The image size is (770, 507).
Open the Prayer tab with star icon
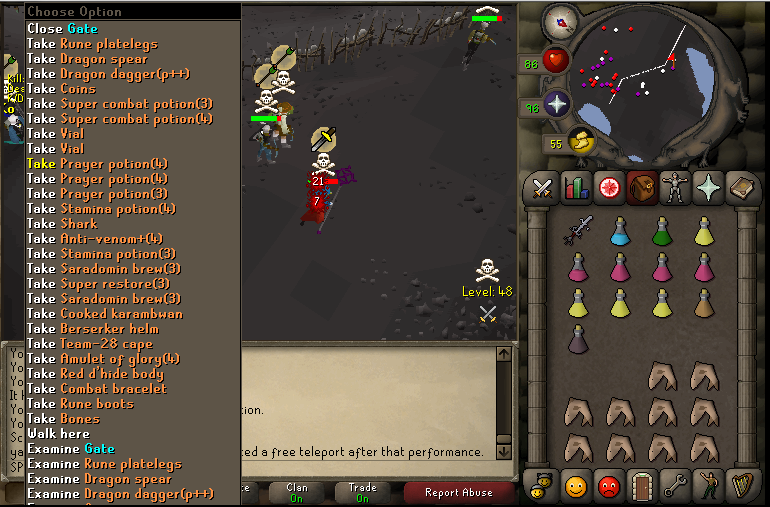point(709,188)
